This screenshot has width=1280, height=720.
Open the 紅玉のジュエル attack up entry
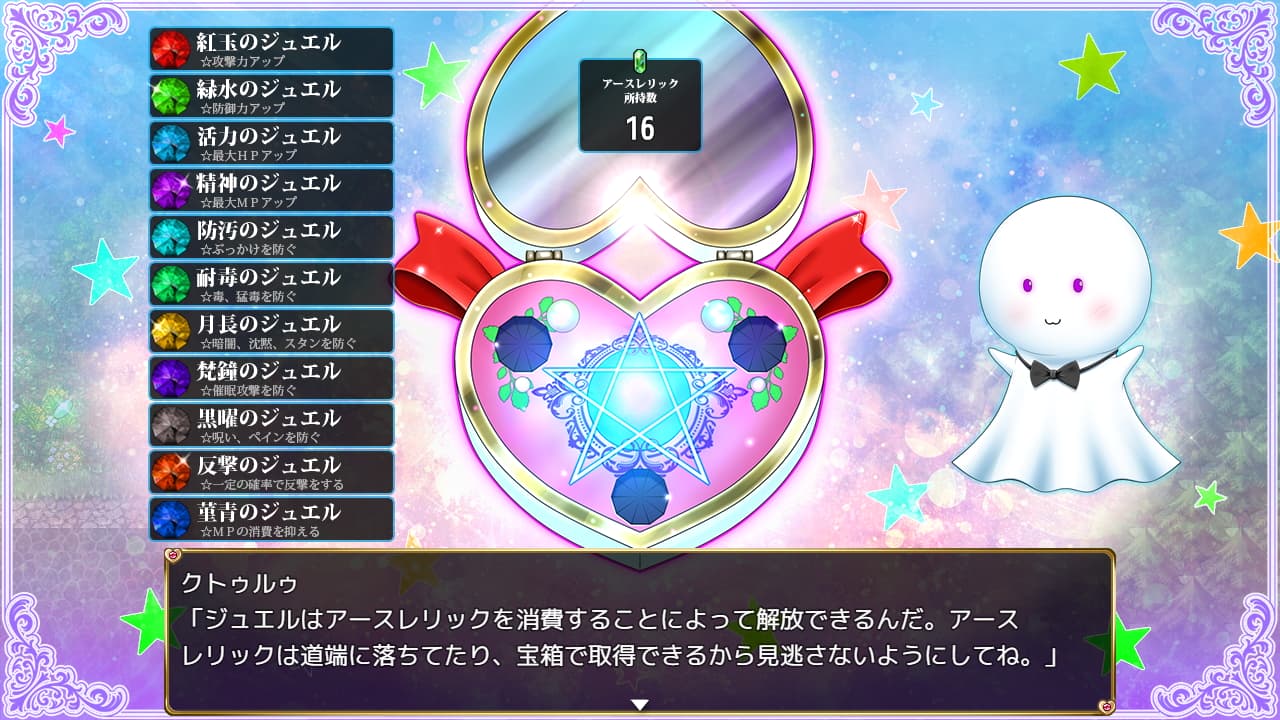pos(270,48)
